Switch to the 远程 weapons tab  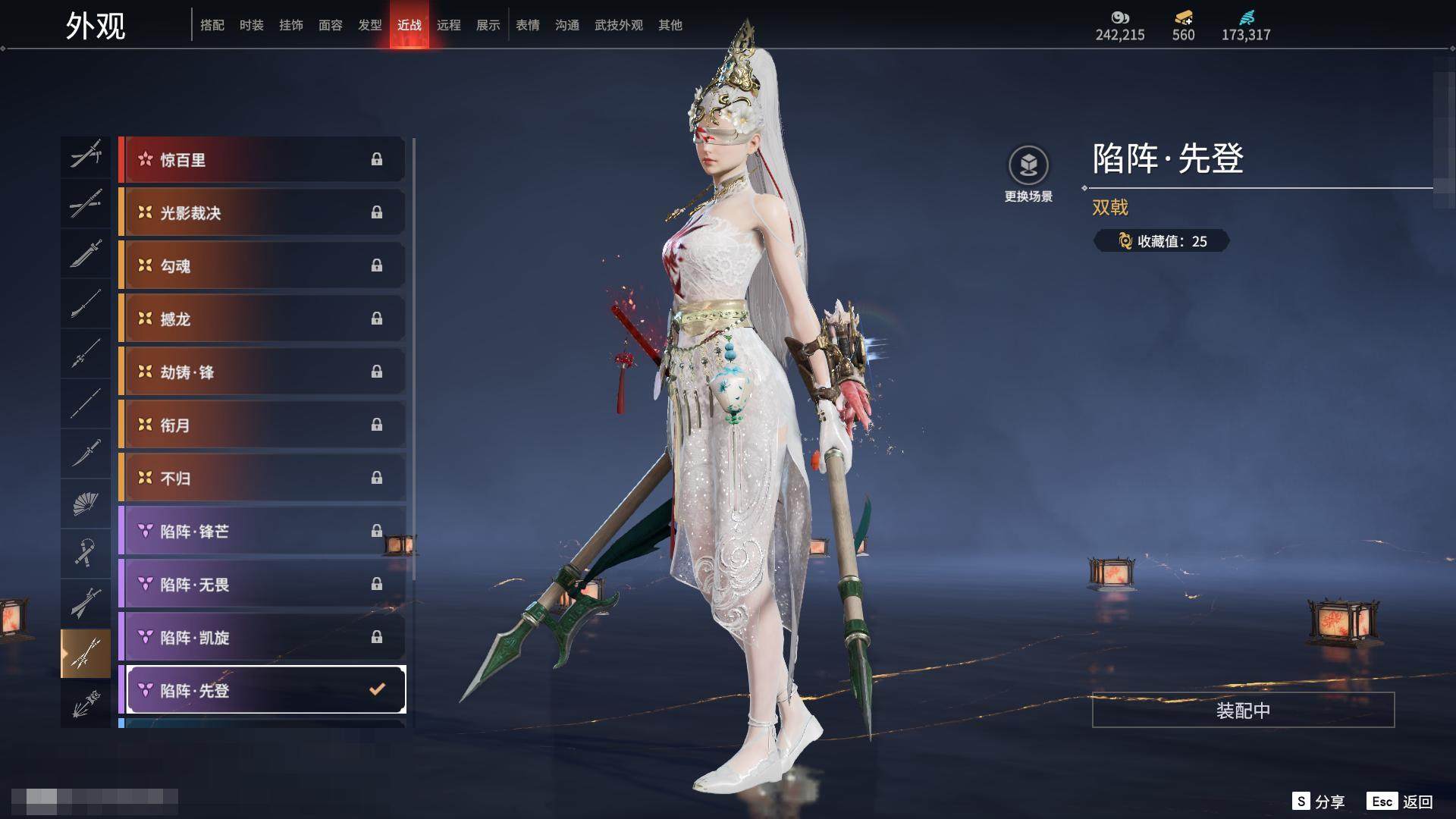click(x=448, y=25)
